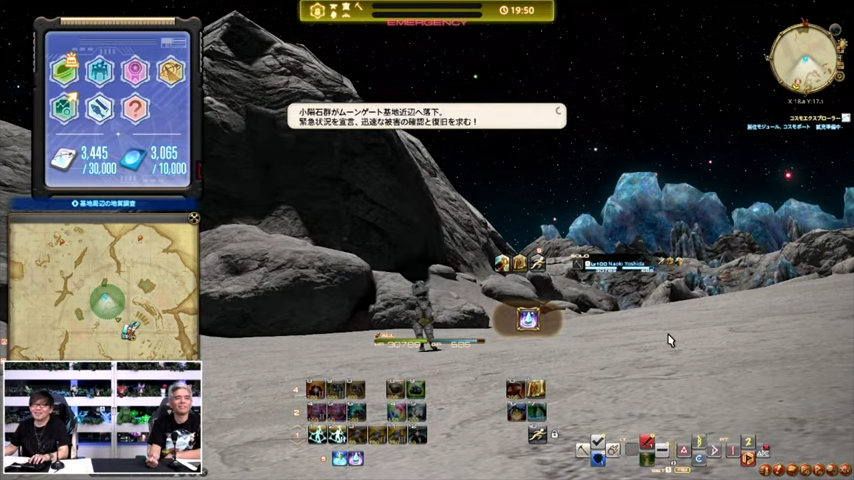Click the pink medal hexagon icon
Viewport: 854px width, 480px height.
click(x=135, y=70)
